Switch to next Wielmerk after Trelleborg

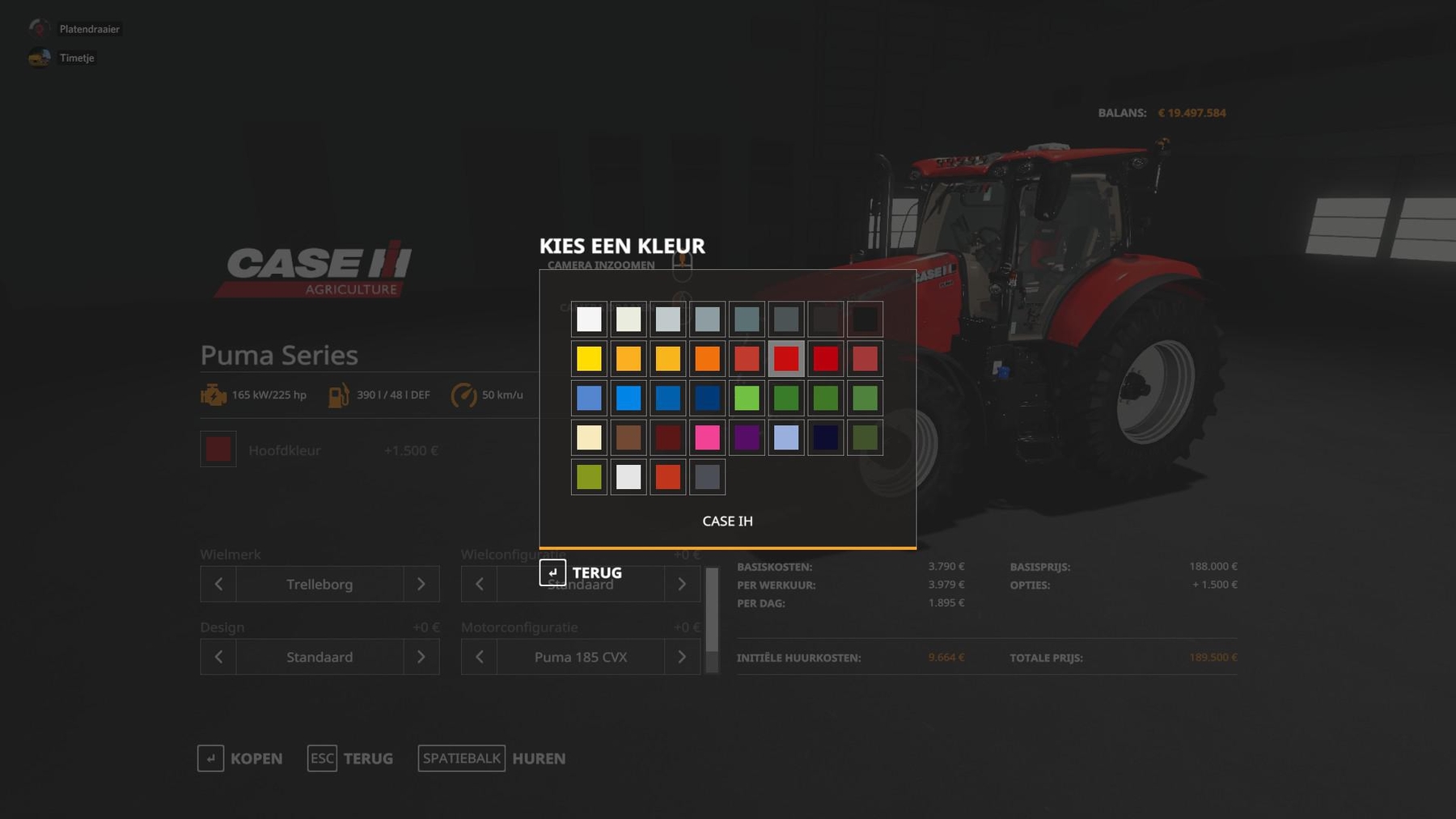[x=421, y=584]
